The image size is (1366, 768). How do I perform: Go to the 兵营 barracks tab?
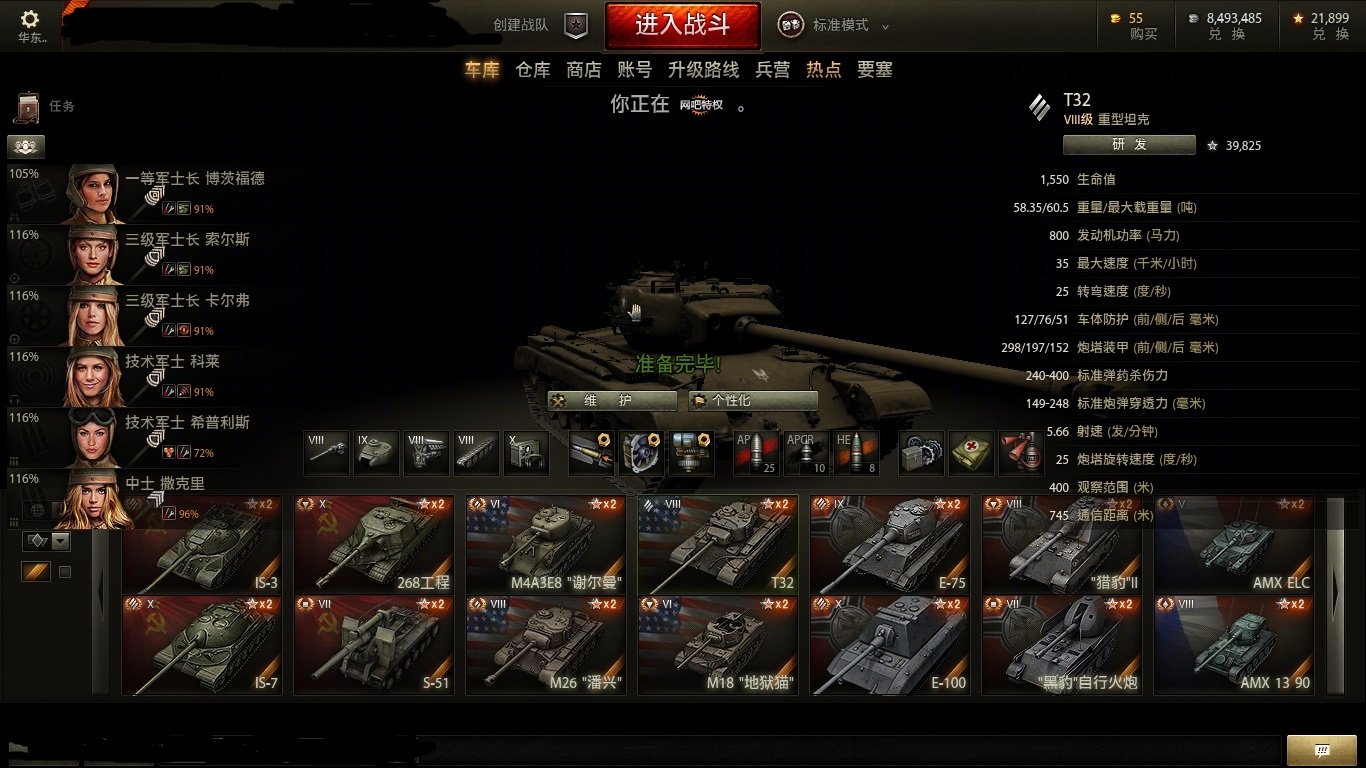[772, 70]
